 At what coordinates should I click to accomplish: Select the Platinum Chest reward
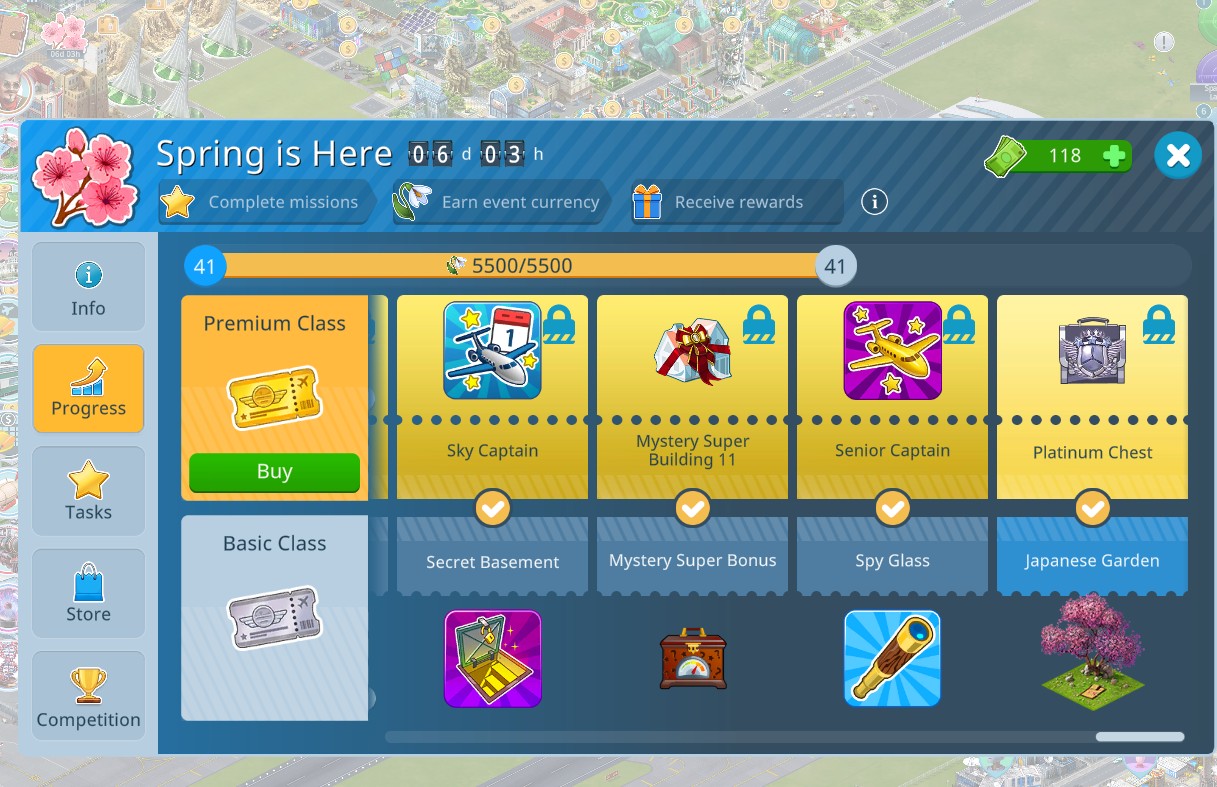1092,352
